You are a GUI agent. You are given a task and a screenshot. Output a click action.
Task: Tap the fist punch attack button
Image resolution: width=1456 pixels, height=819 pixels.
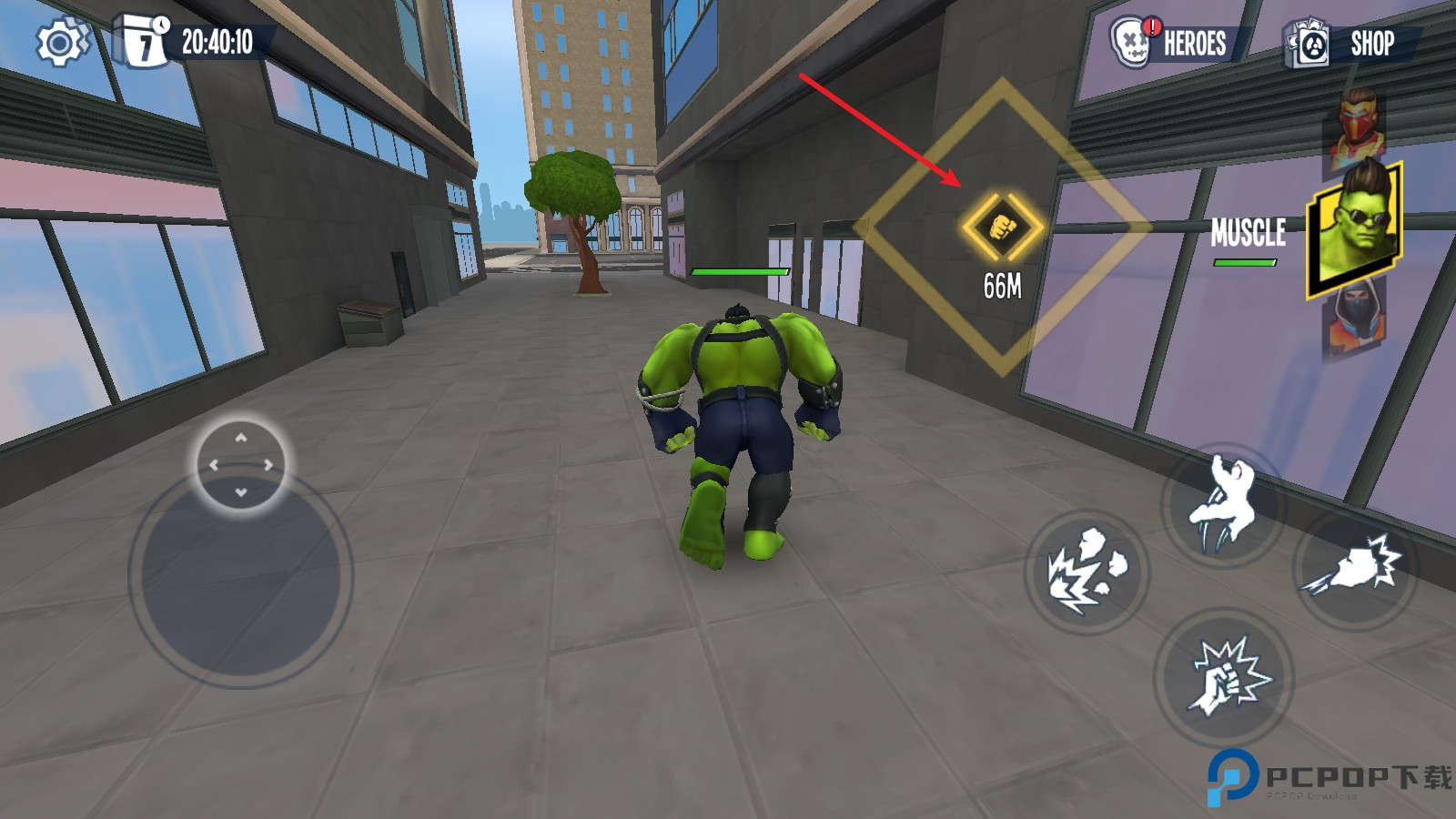pyautogui.click(x=1225, y=677)
